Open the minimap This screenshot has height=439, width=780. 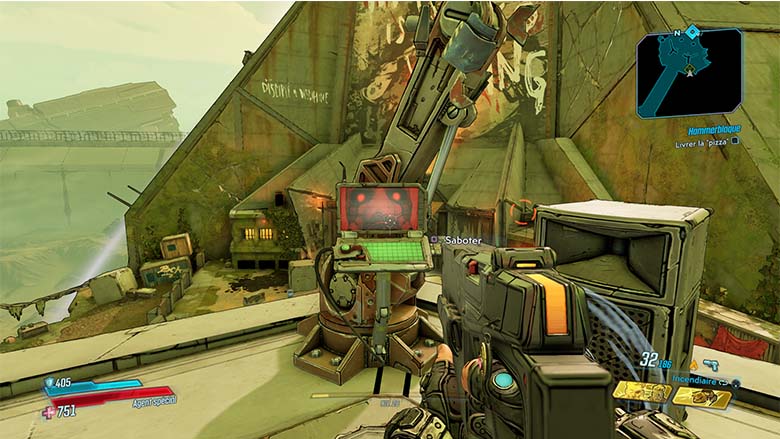pos(689,73)
